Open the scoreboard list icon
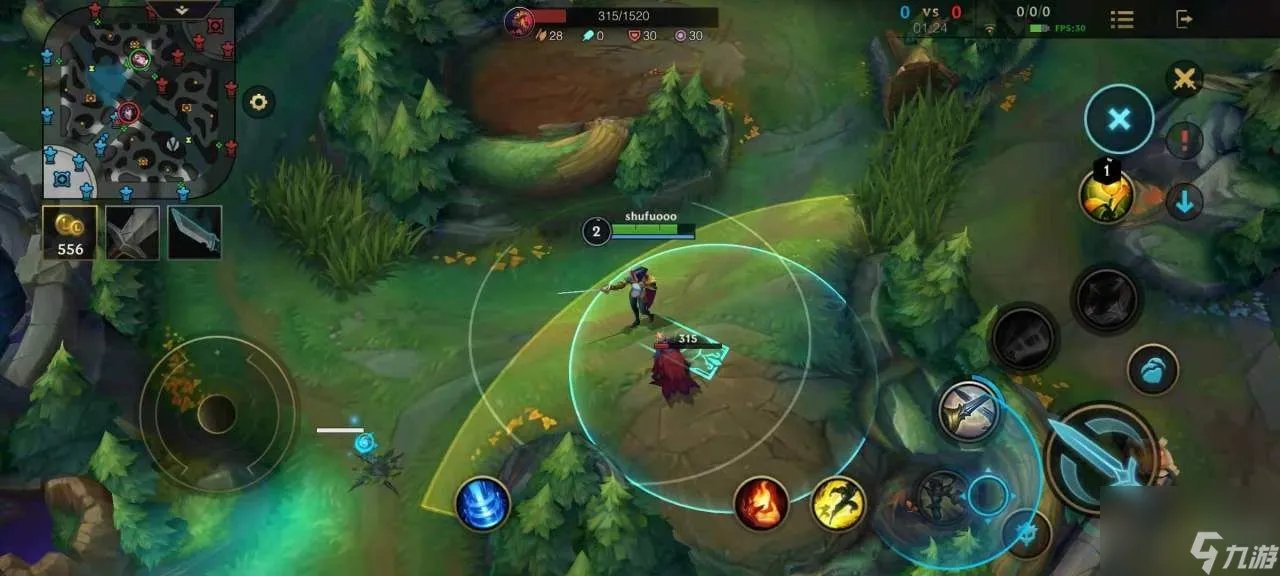The image size is (1280, 576). pyautogui.click(x=1122, y=19)
